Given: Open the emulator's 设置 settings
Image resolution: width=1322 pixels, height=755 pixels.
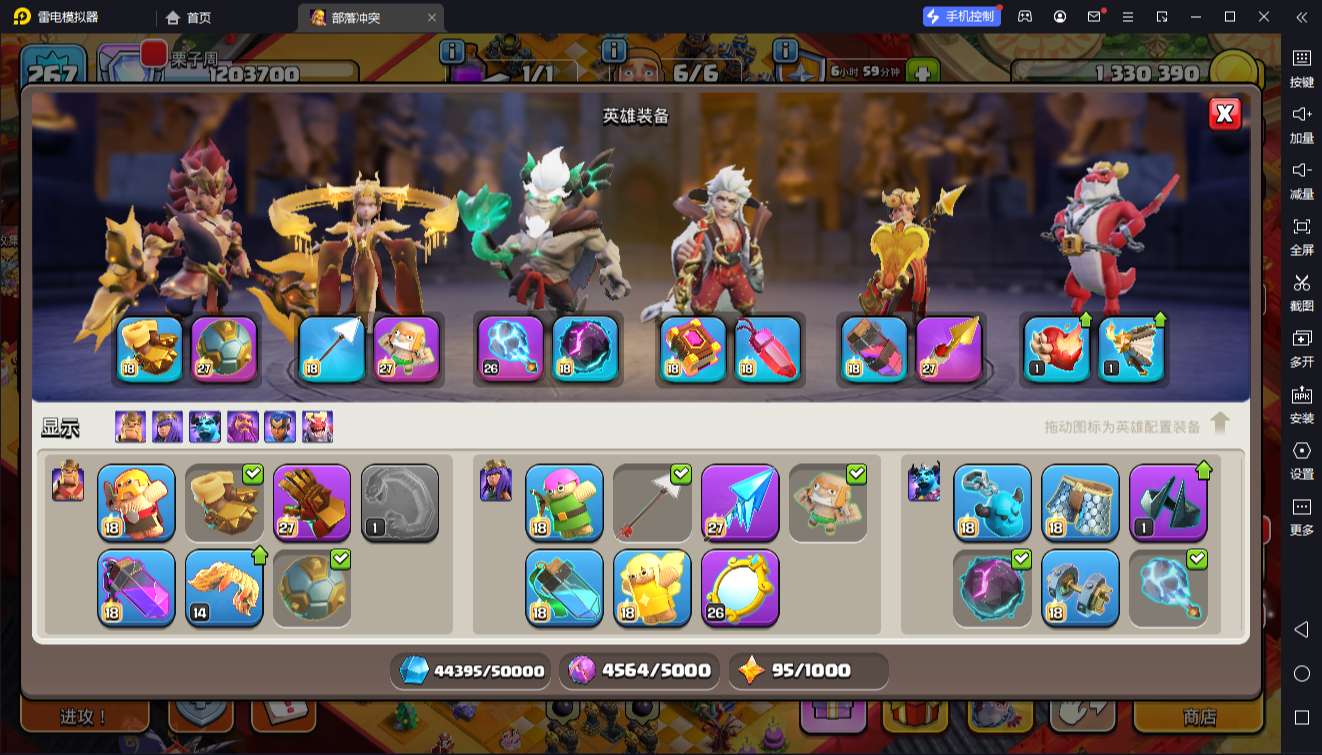Looking at the screenshot, I should tap(1301, 459).
